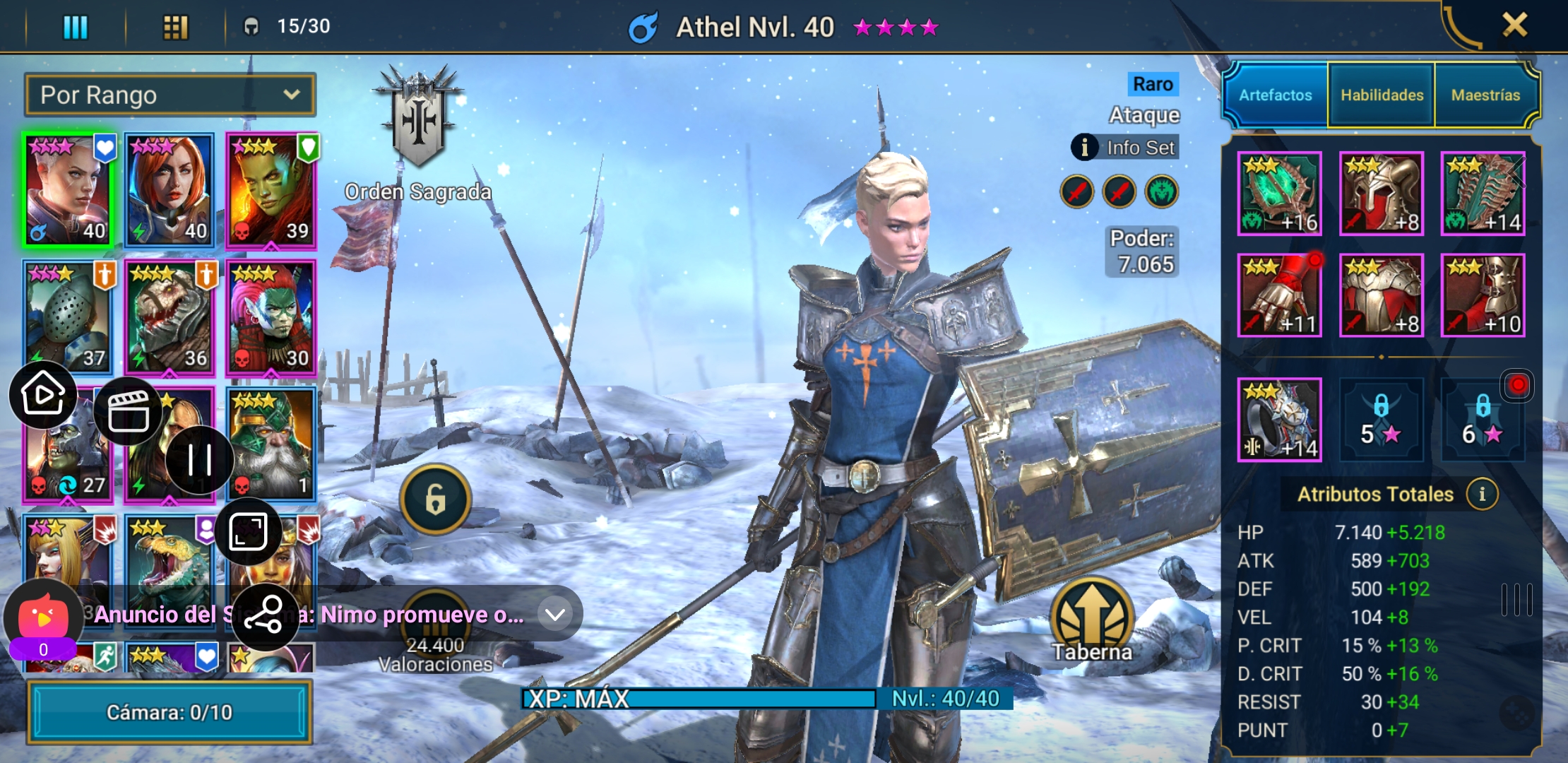Image resolution: width=1568 pixels, height=763 pixels.
Task: Select the +8 helmet artifact slot
Action: pyautogui.click(x=1381, y=194)
